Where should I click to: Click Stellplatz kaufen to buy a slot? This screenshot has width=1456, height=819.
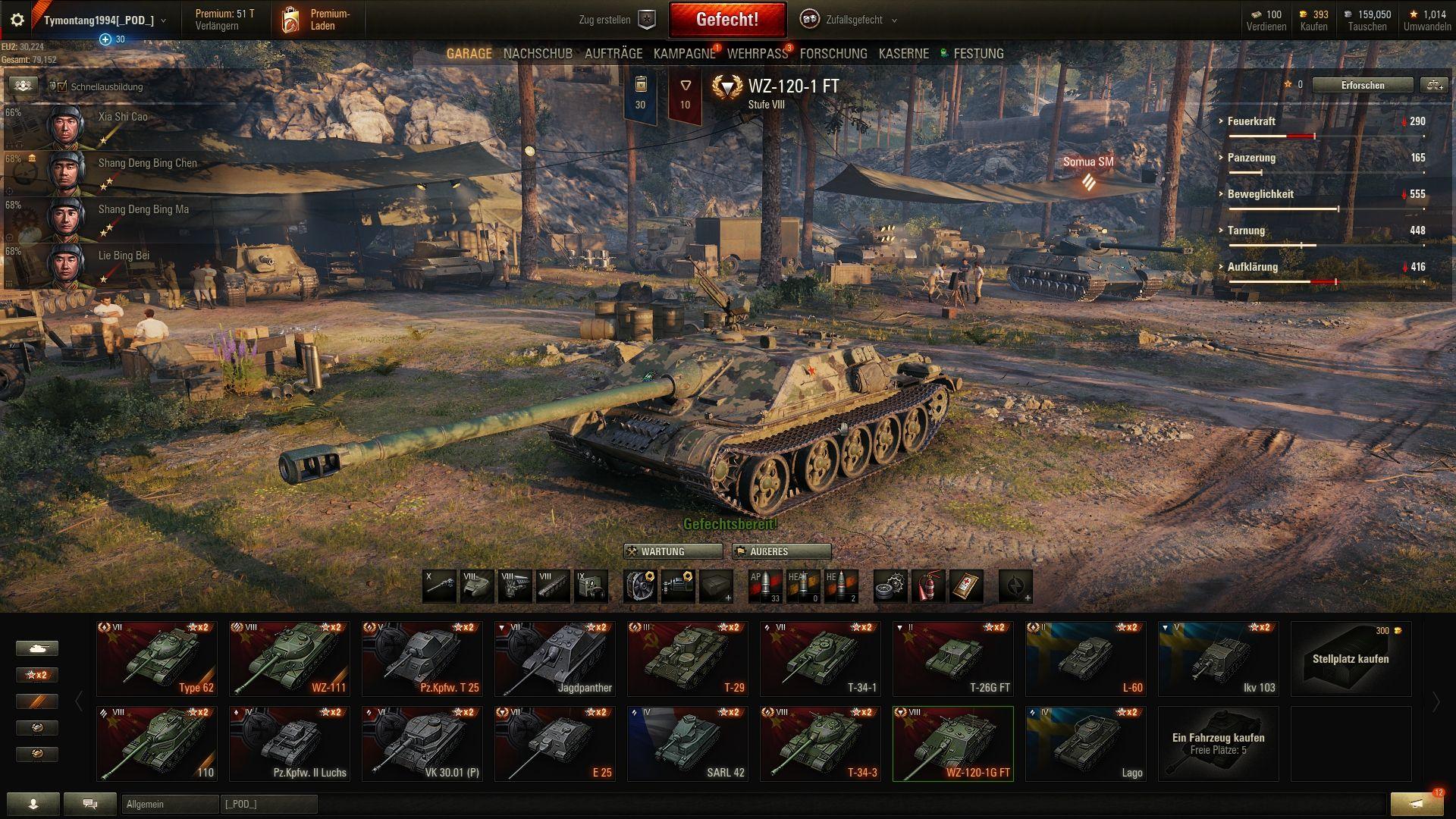pos(1351,658)
